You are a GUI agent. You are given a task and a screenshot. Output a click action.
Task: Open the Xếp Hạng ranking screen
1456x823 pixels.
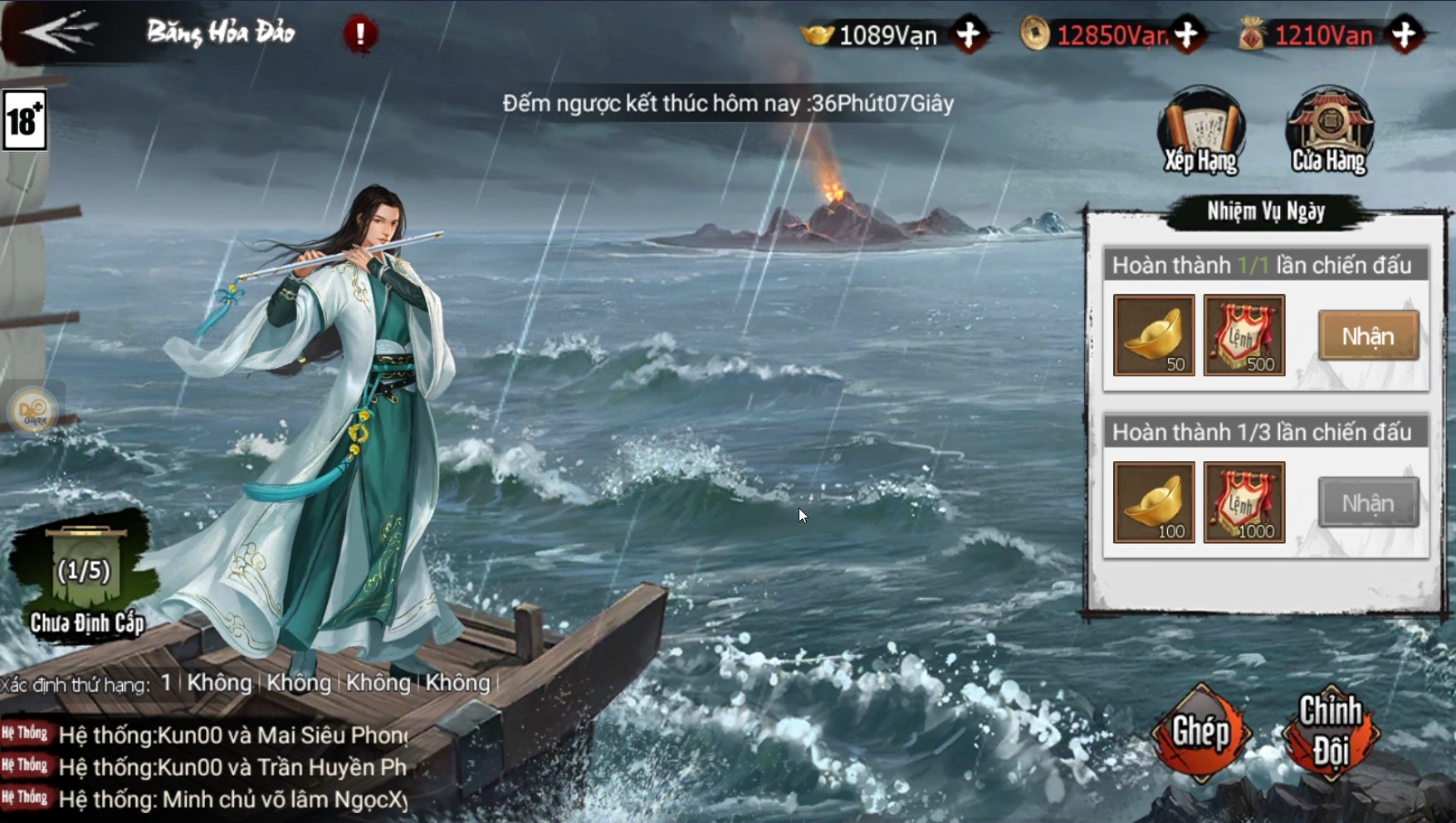1201,131
